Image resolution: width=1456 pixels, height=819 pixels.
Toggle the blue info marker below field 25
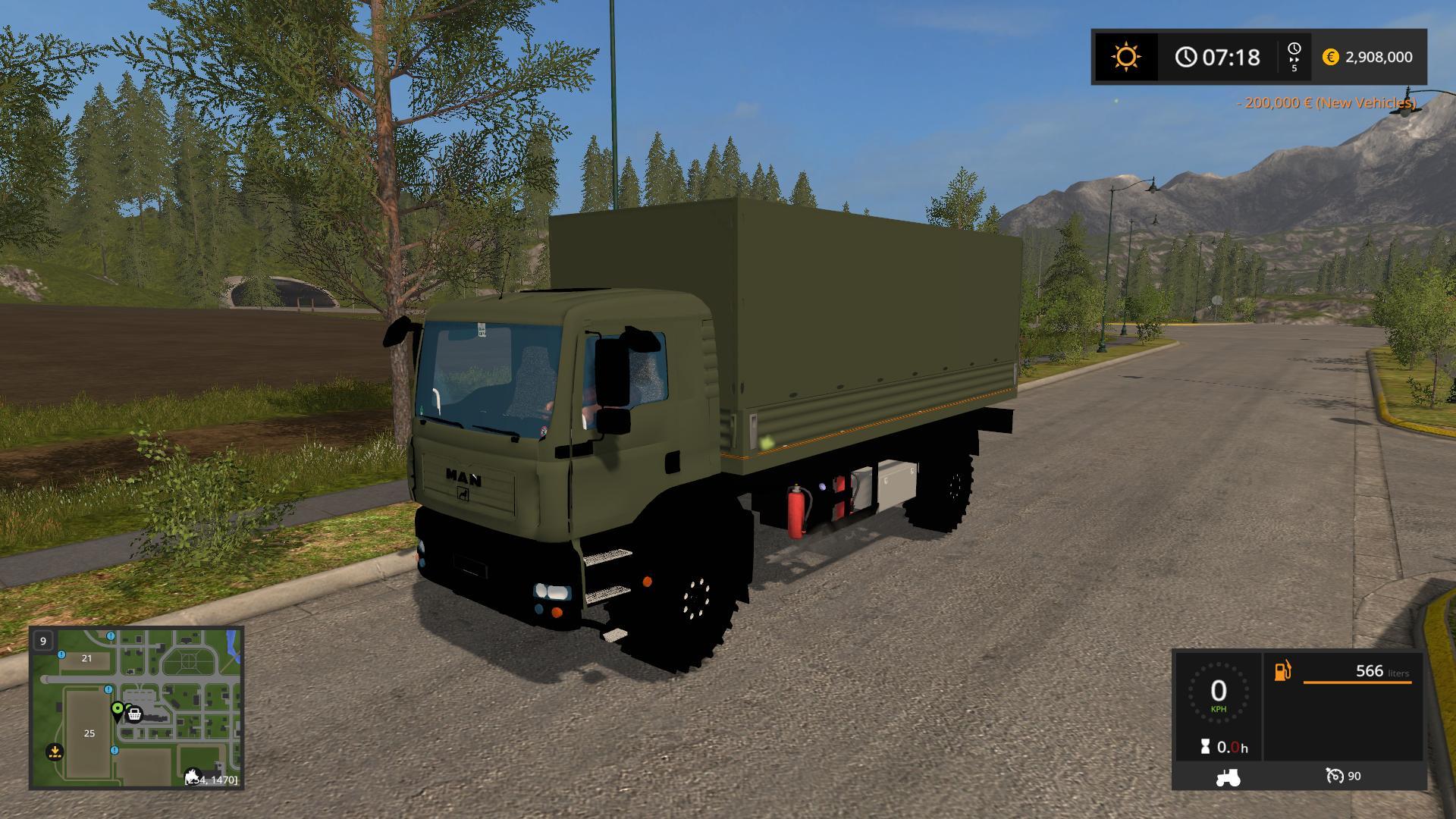pos(115,751)
